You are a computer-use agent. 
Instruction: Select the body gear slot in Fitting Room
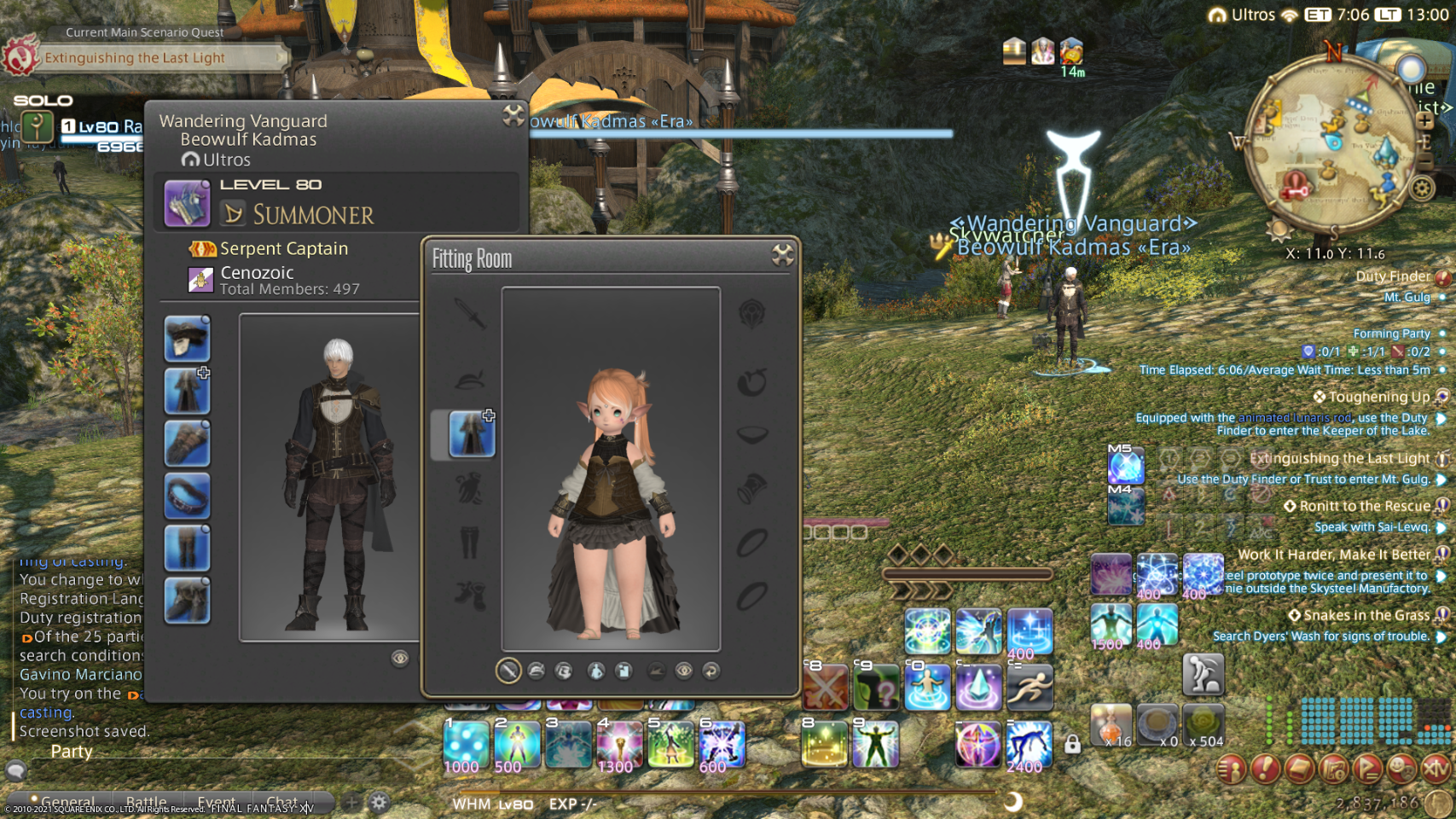pos(471,433)
